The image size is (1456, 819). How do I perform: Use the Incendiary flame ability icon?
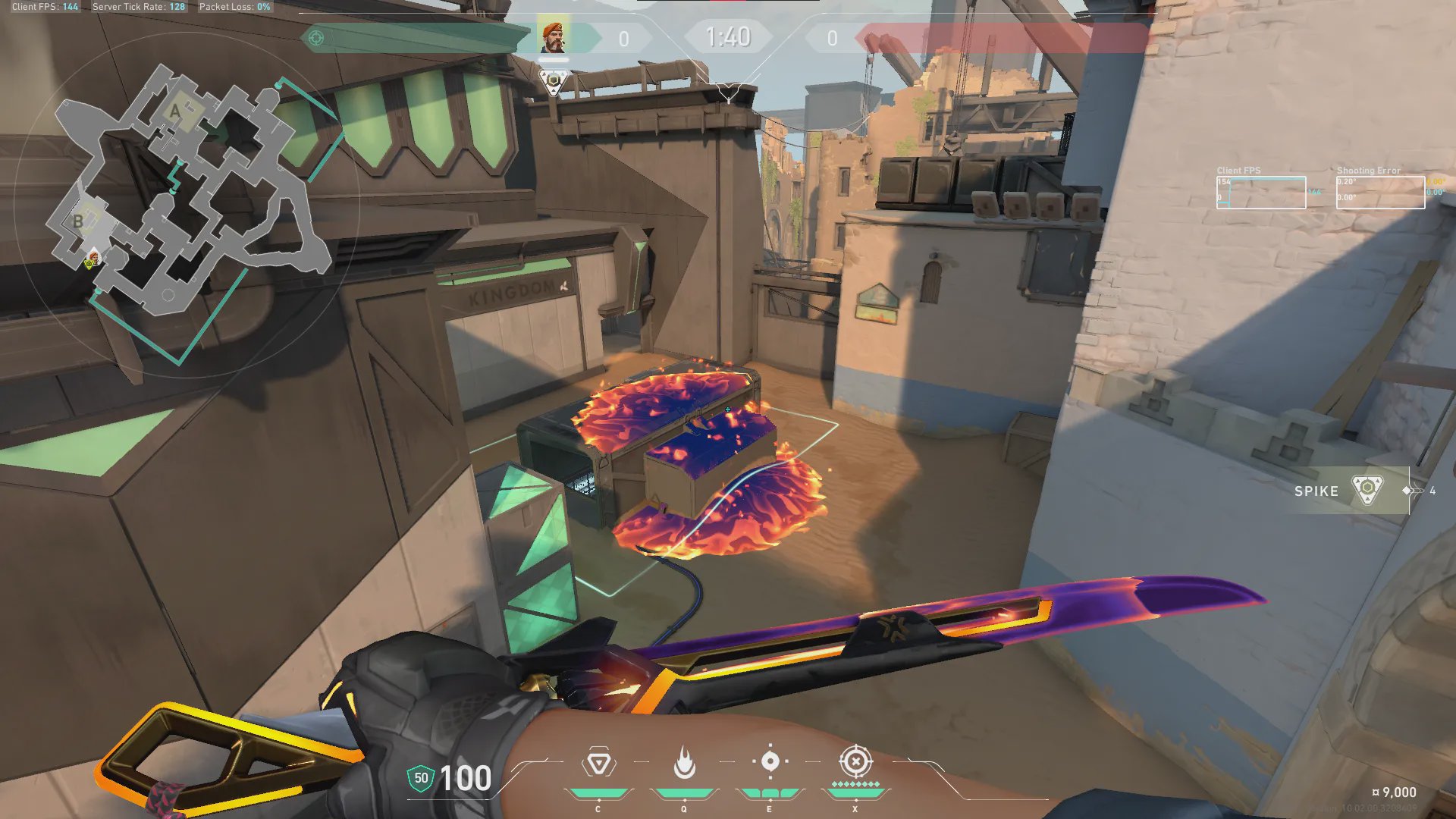point(684,763)
